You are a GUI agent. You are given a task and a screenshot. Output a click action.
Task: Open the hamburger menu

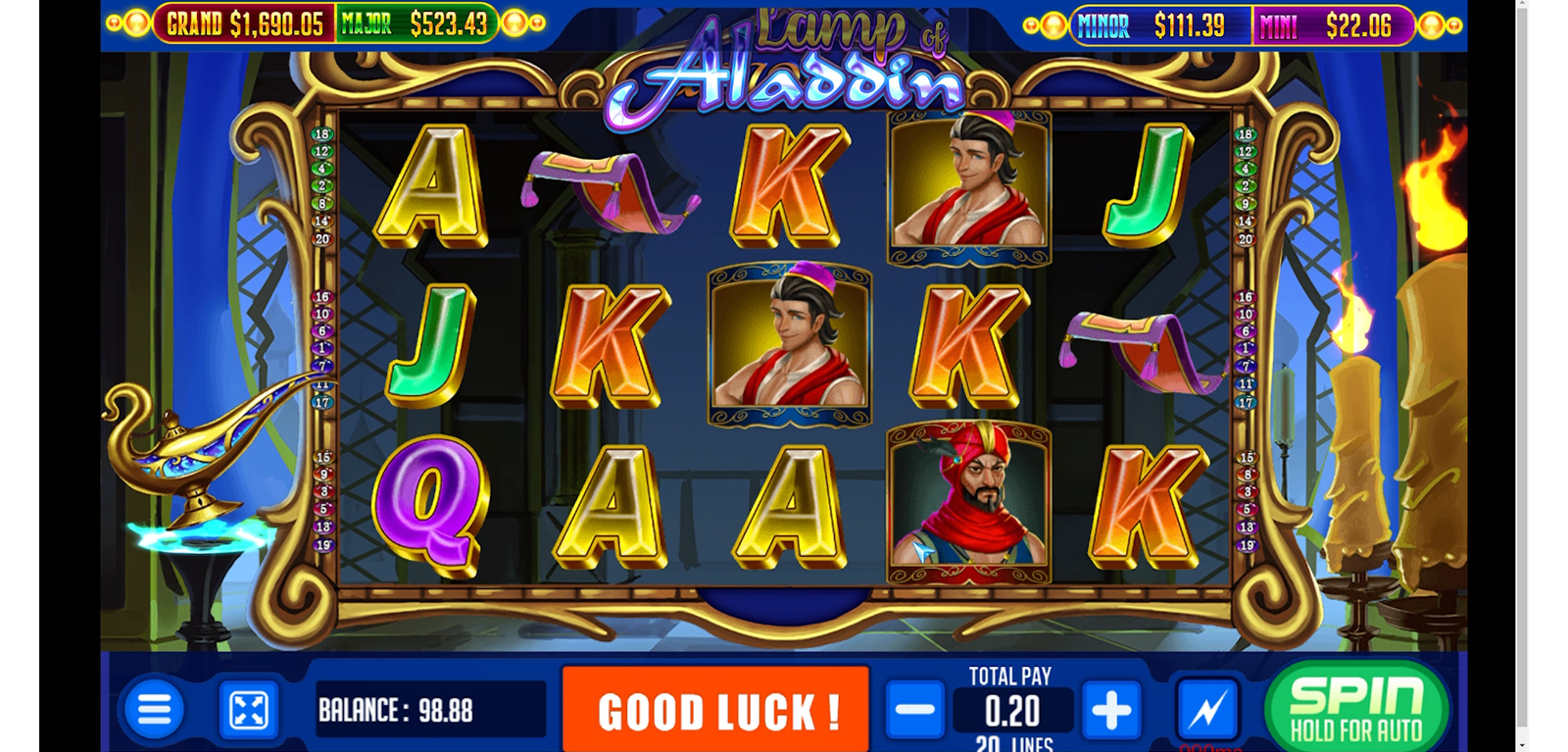(154, 709)
